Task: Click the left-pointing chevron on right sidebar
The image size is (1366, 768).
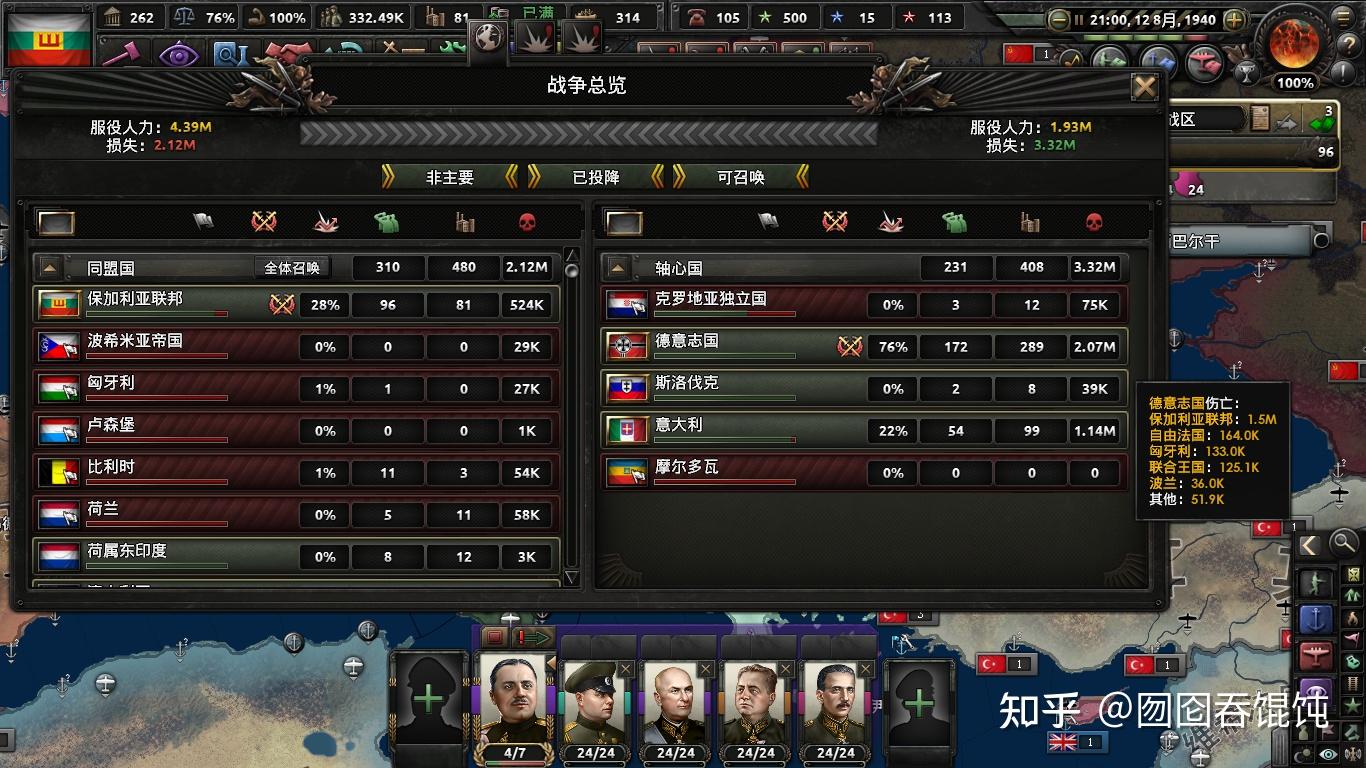Action: tap(1309, 545)
